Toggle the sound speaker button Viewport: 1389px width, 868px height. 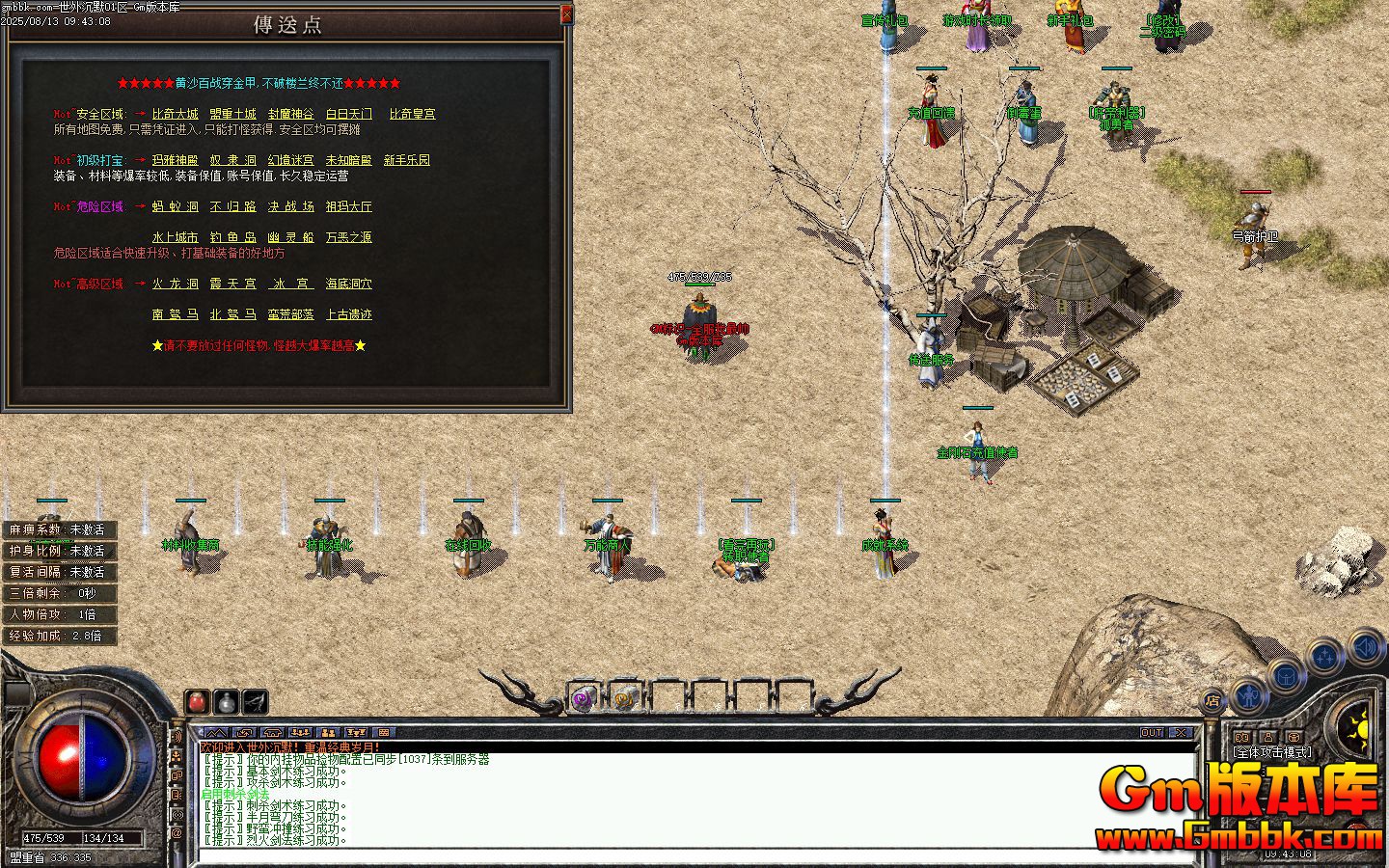1365,646
